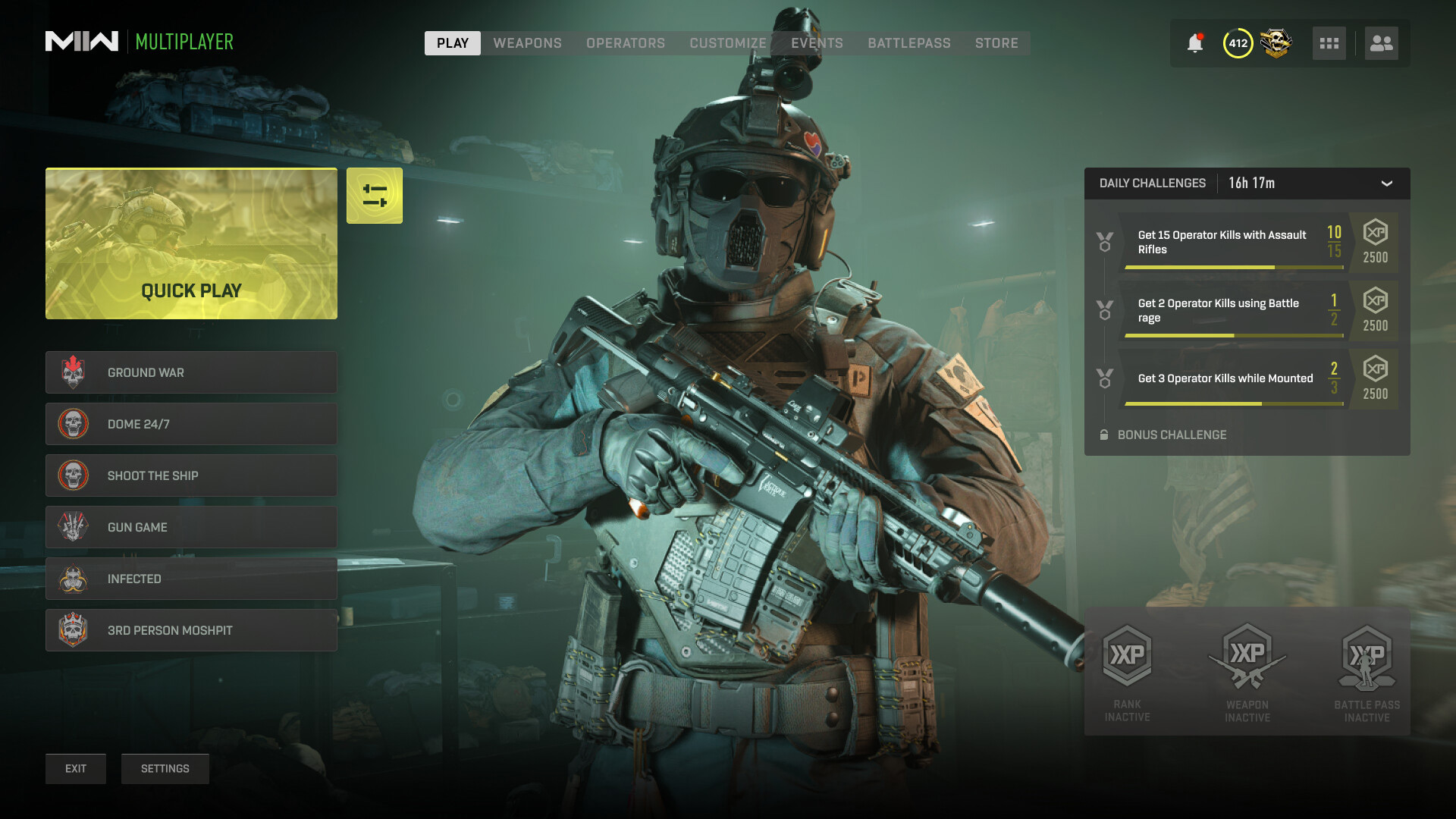Switch to the Weapons tab

[527, 43]
